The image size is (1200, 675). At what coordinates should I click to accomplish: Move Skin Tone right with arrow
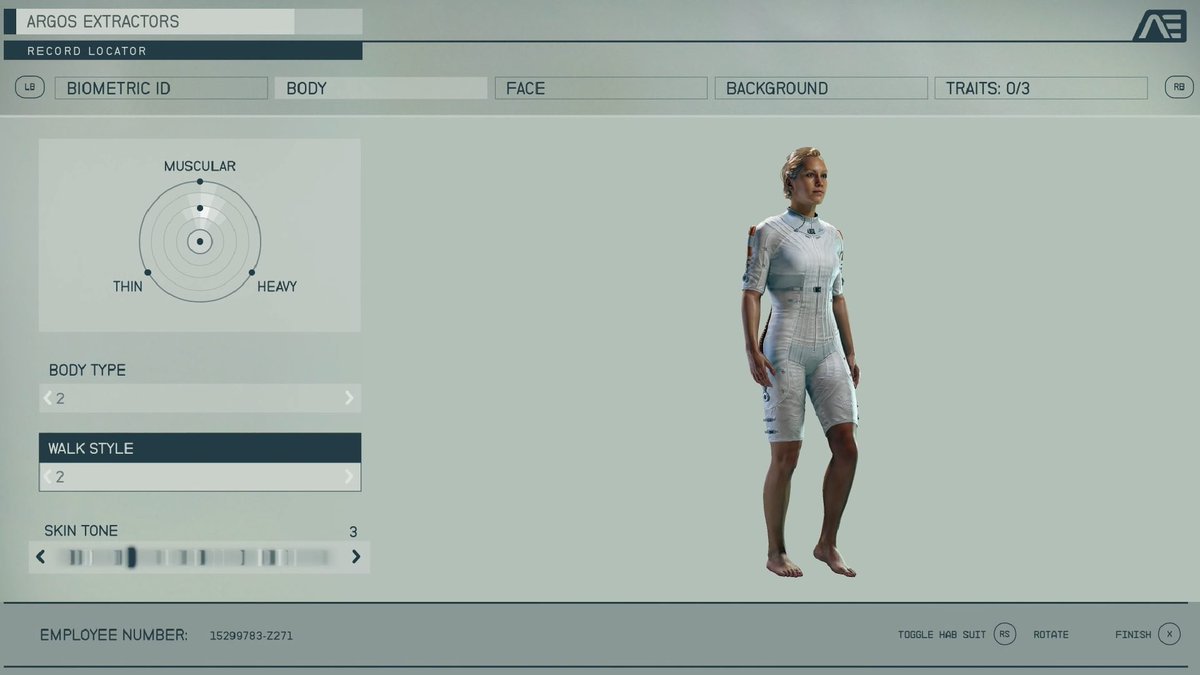click(356, 557)
